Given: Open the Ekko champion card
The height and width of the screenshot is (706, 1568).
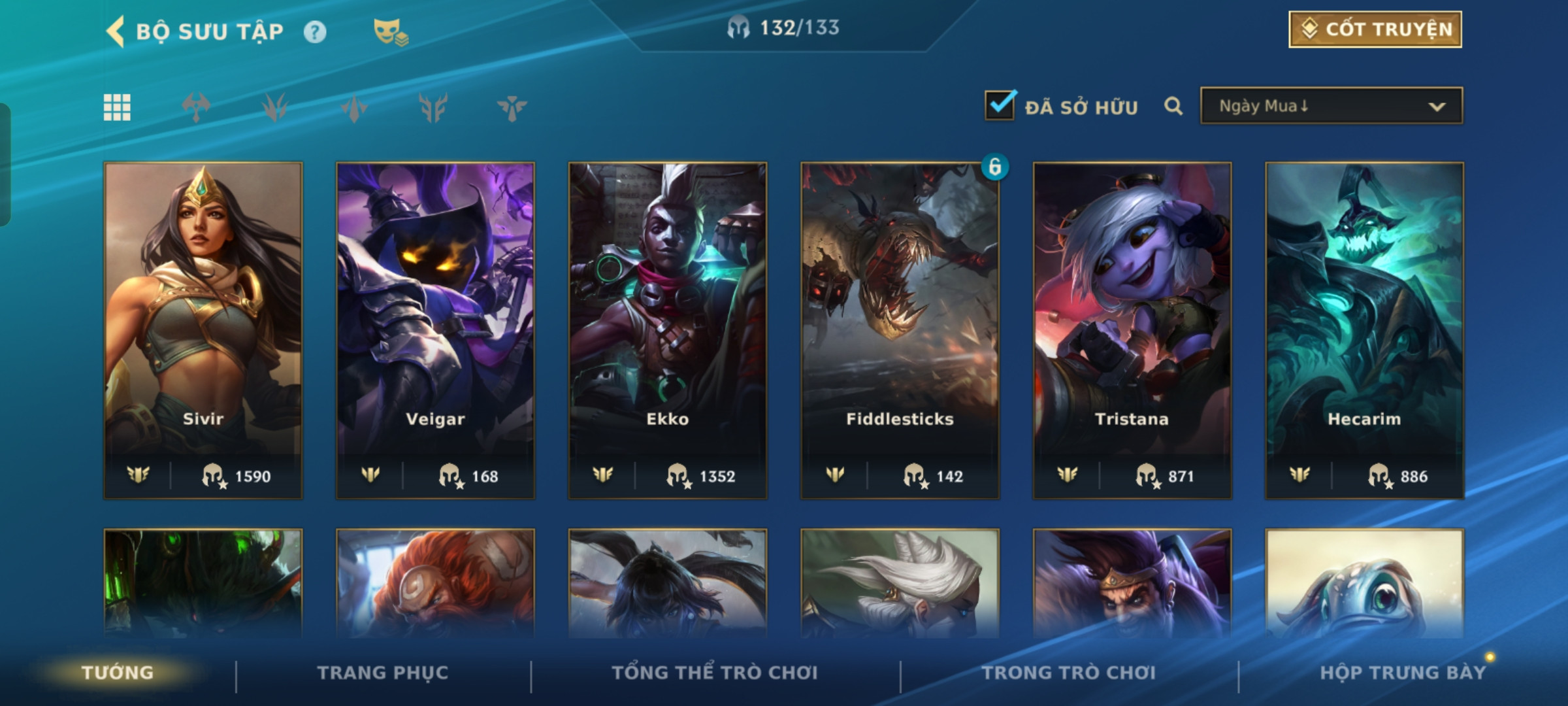Looking at the screenshot, I should coord(668,330).
